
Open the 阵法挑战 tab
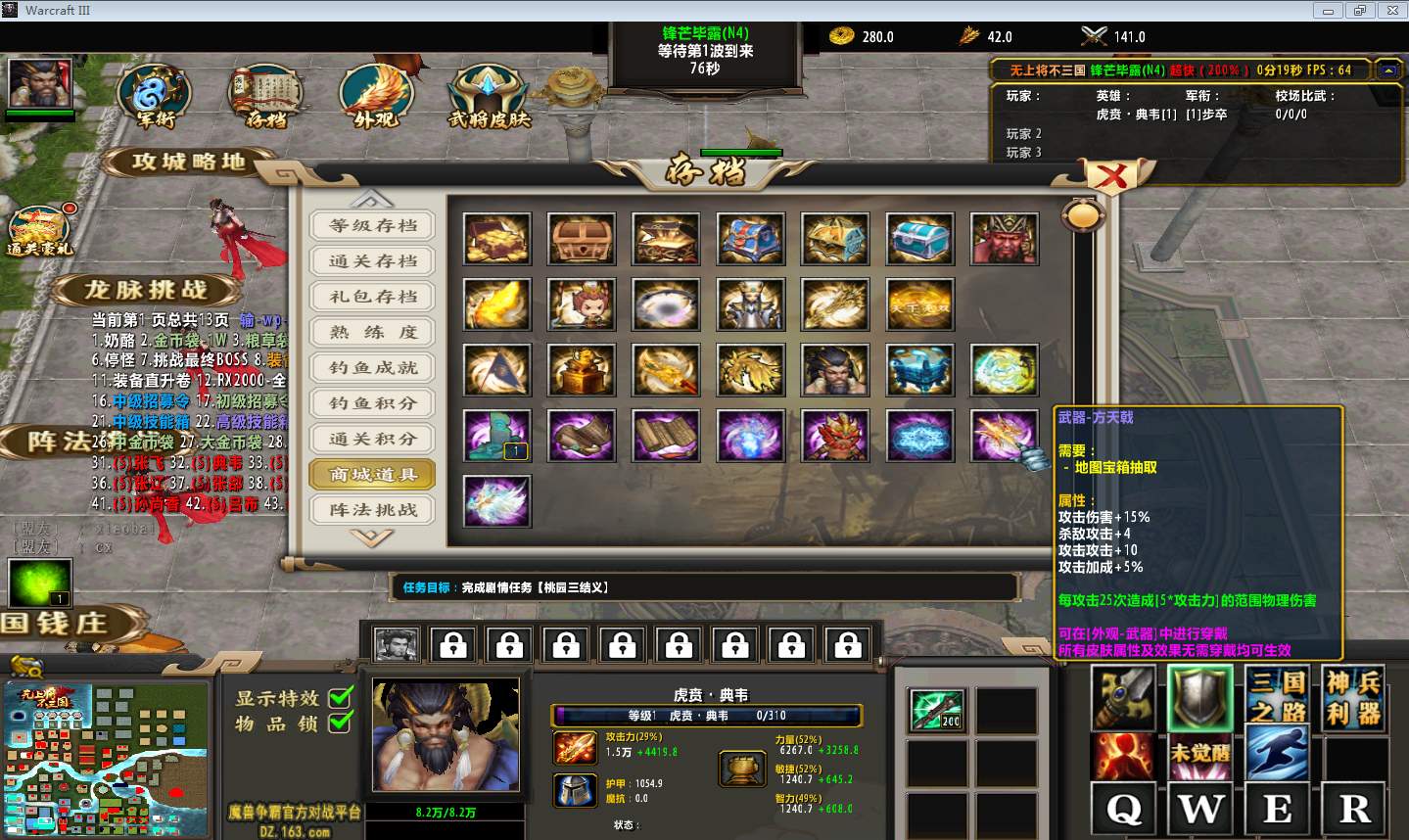point(372,510)
